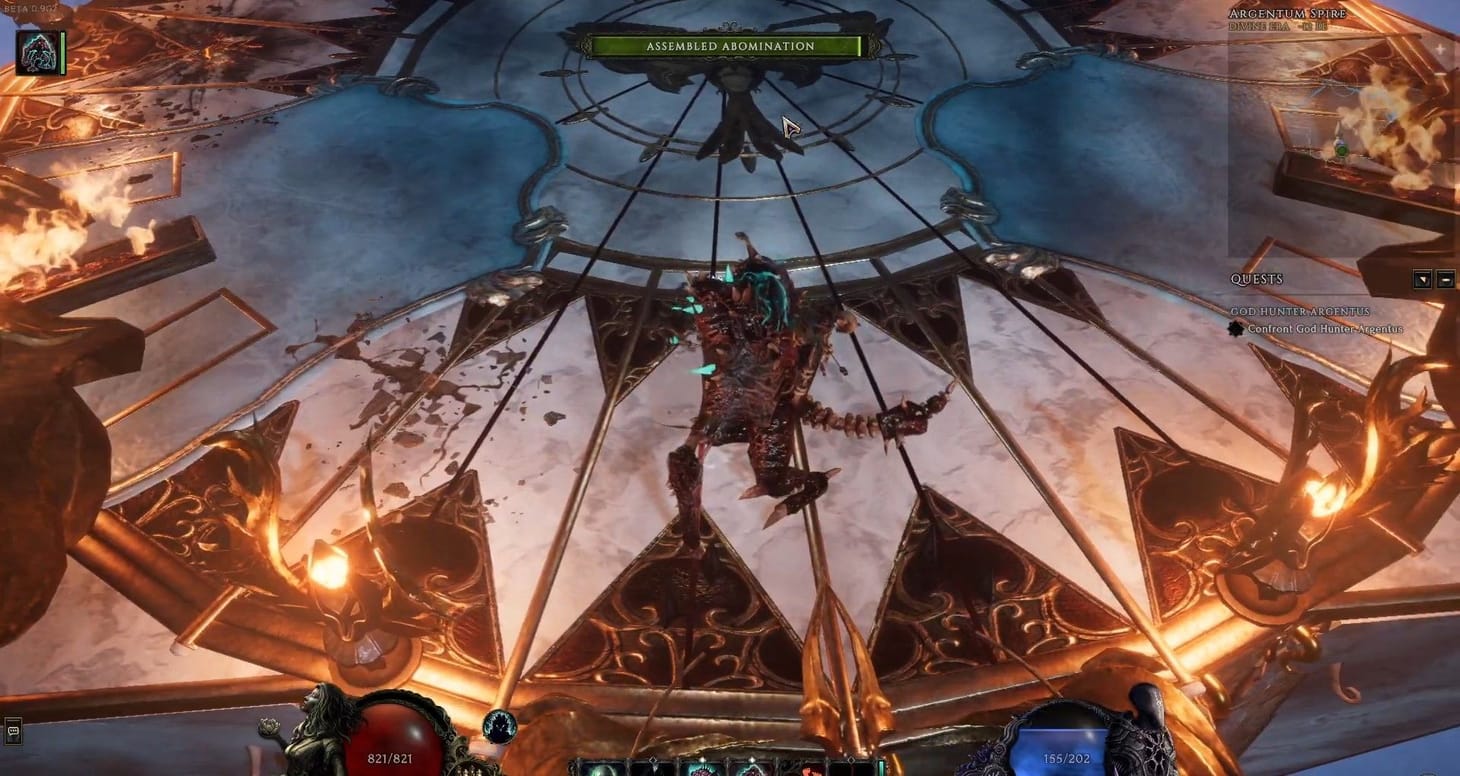The image size is (1460, 776).
Task: Click the health orb showing 821/821
Action: 395,740
